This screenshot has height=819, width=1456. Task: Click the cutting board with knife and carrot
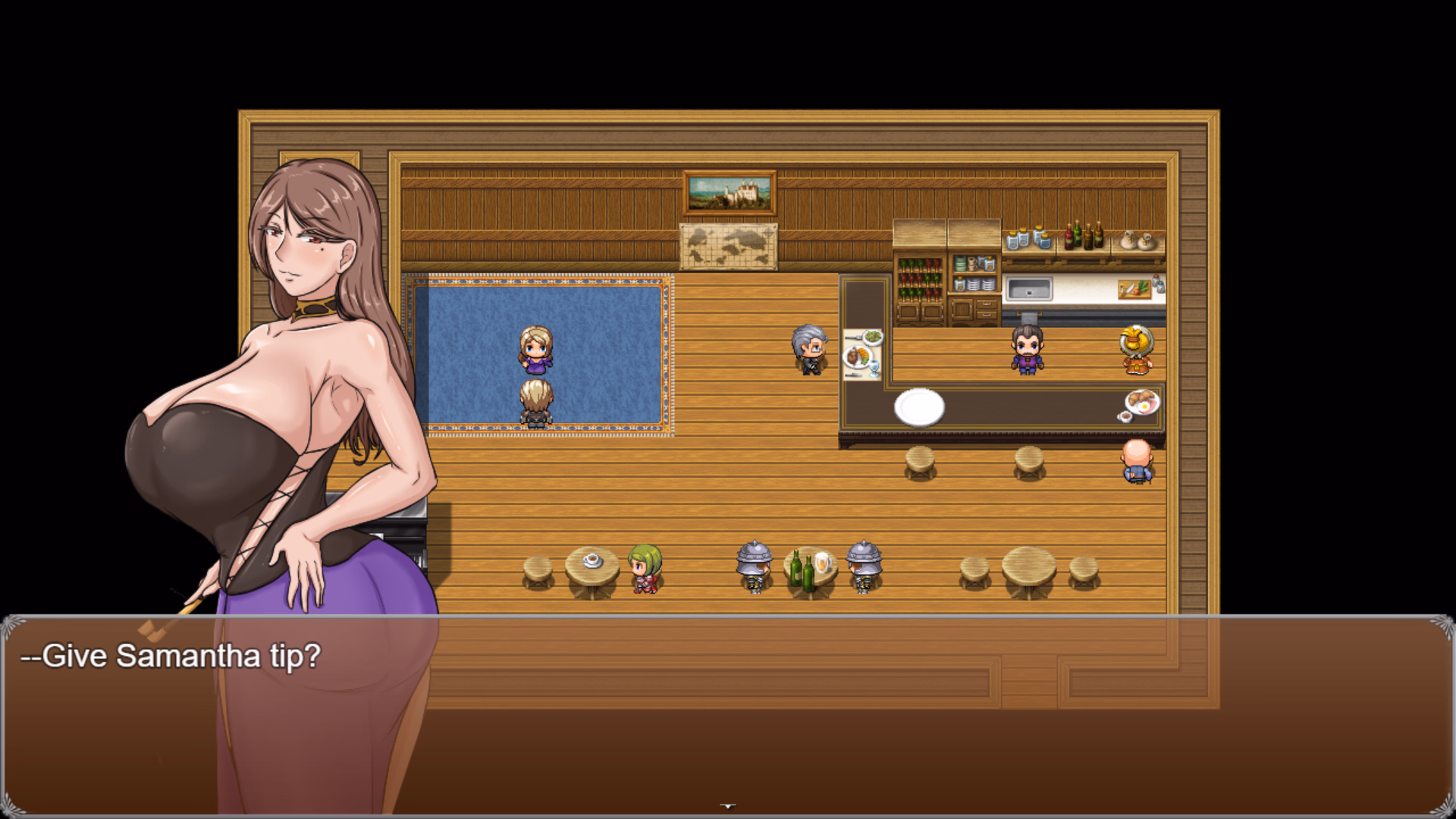tap(1135, 289)
